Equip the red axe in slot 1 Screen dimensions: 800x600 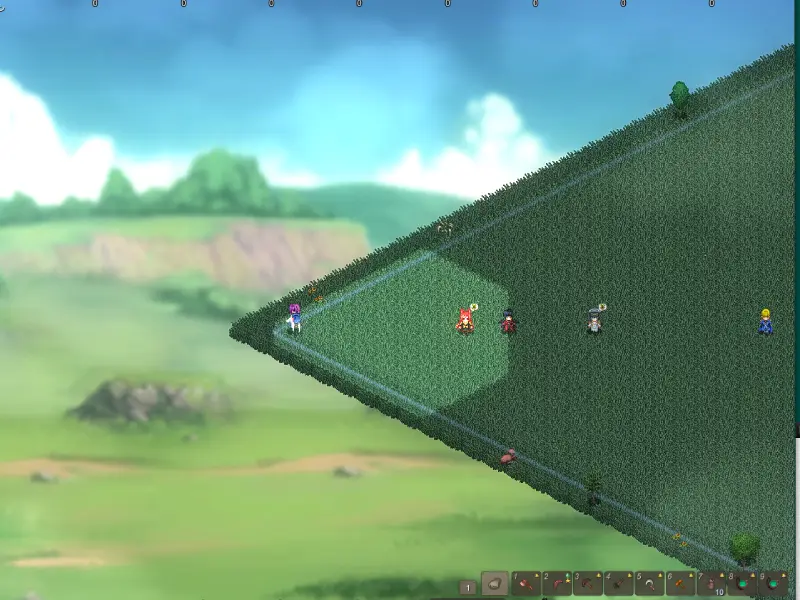pos(526,584)
